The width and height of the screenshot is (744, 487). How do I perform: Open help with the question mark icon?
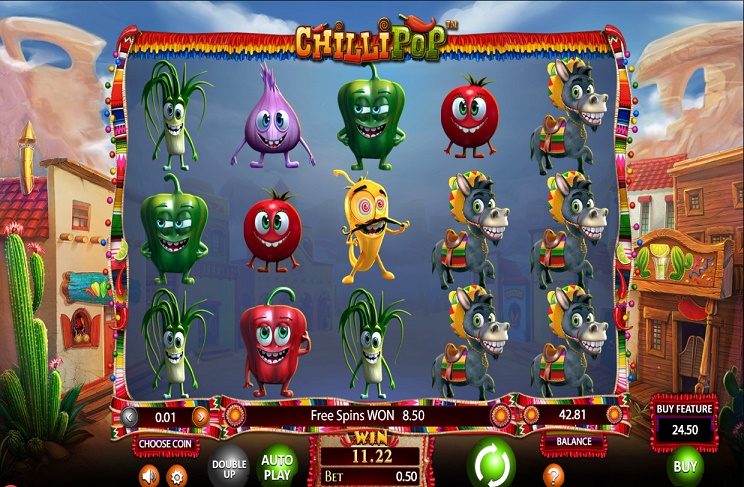553,475
